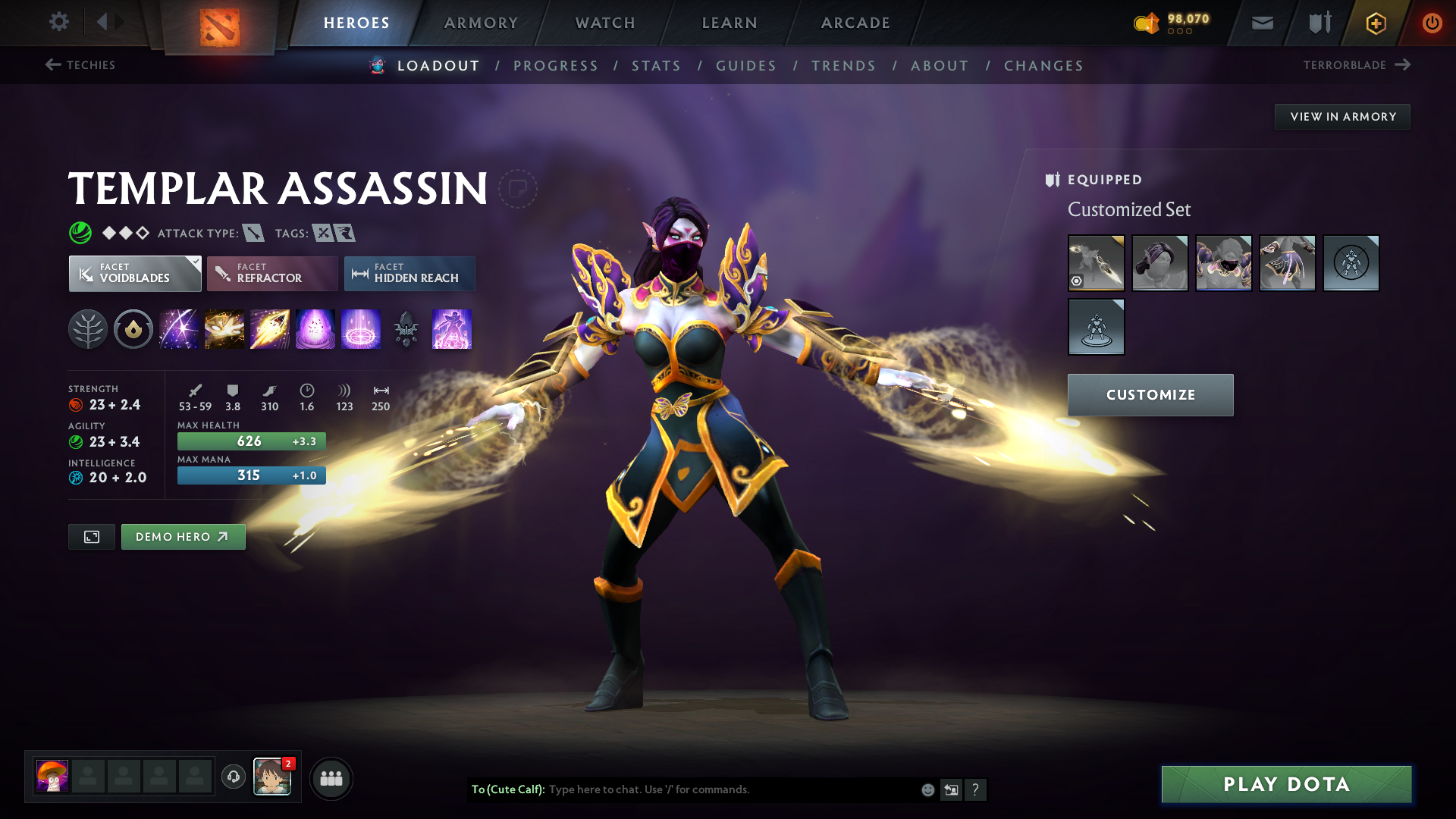Image resolution: width=1456 pixels, height=819 pixels.
Task: Go back to Techies with the arrow
Action: pos(52,65)
